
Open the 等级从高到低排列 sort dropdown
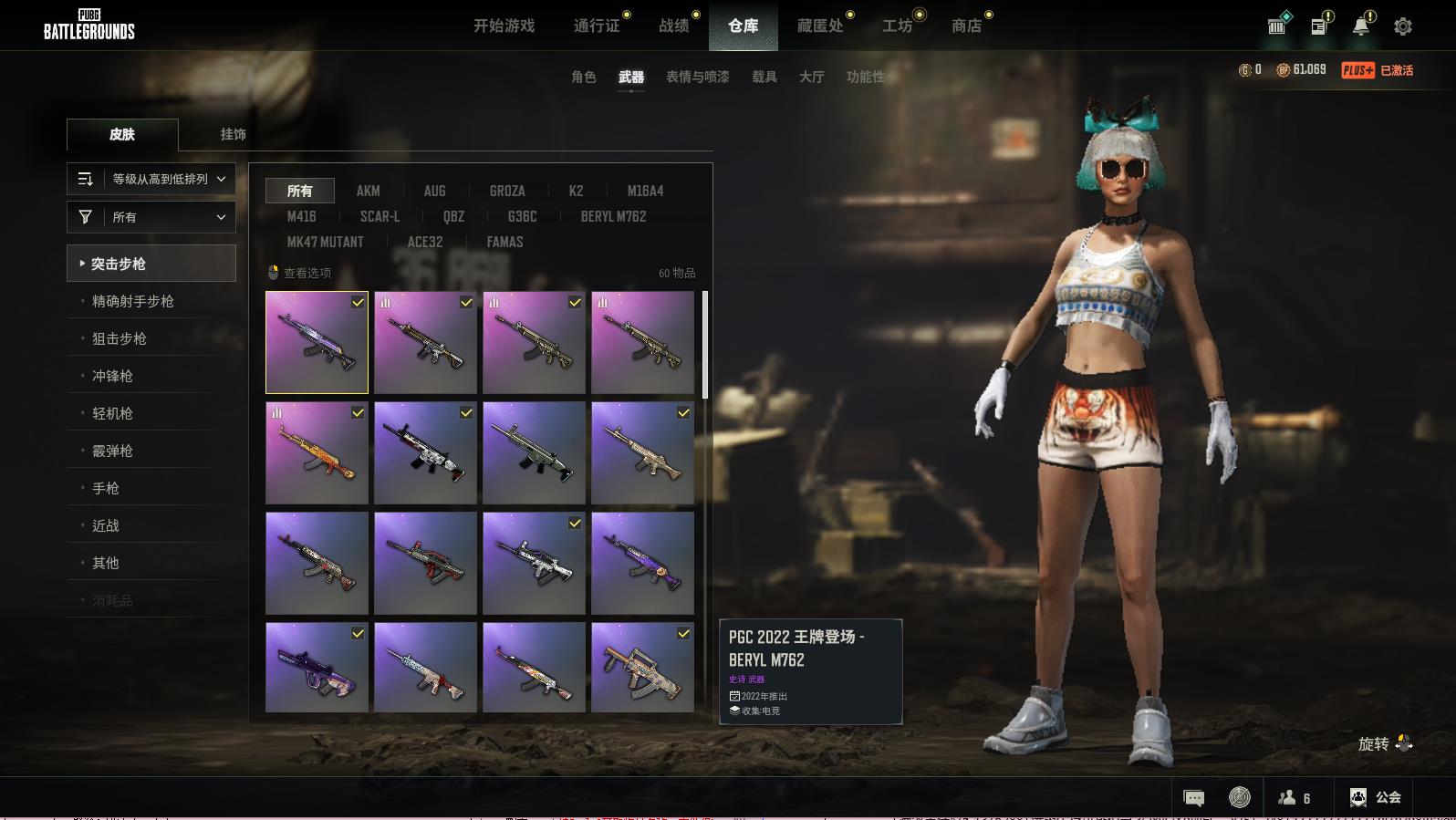click(151, 179)
